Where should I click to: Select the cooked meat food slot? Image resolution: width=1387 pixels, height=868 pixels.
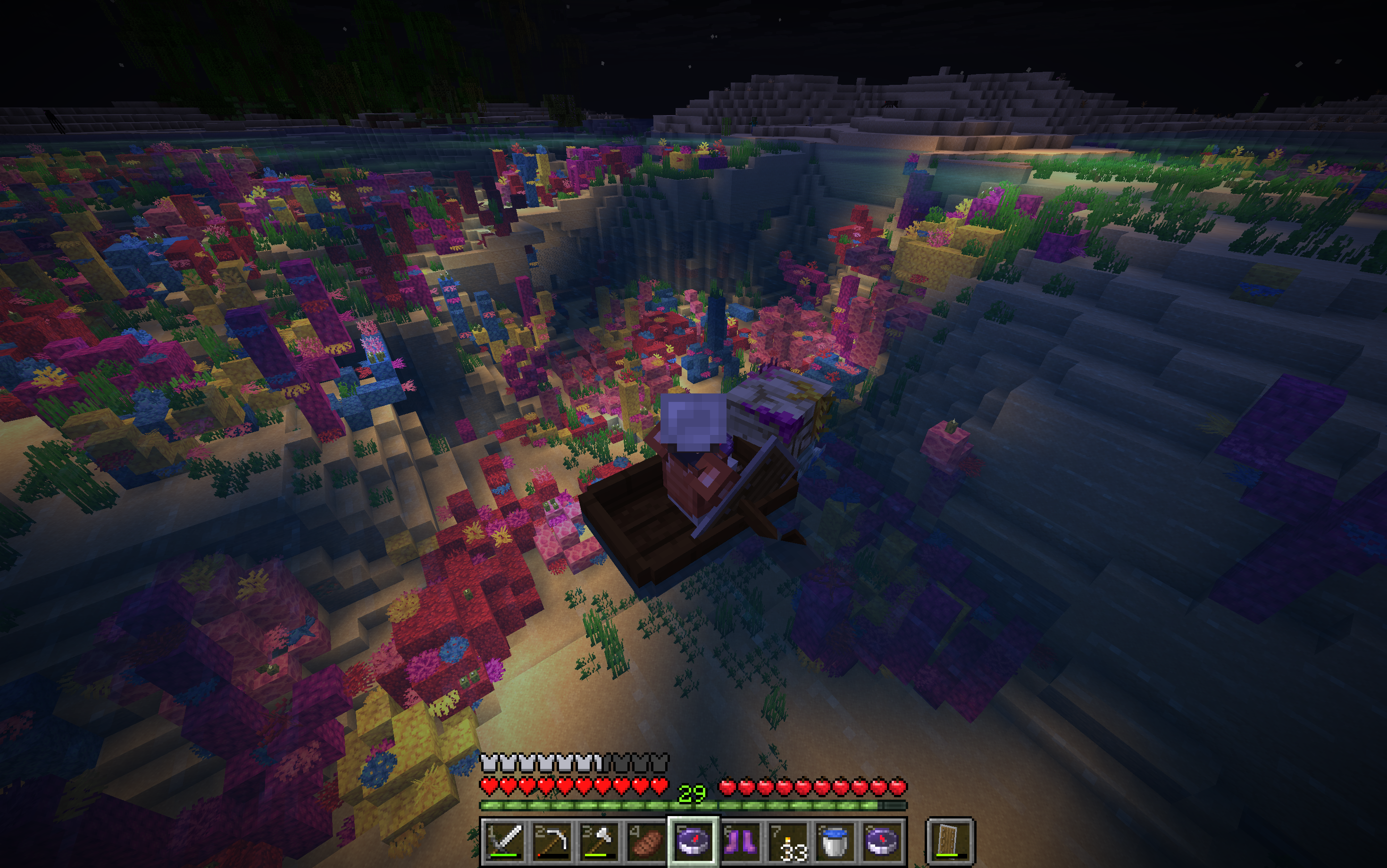pyautogui.click(x=646, y=841)
